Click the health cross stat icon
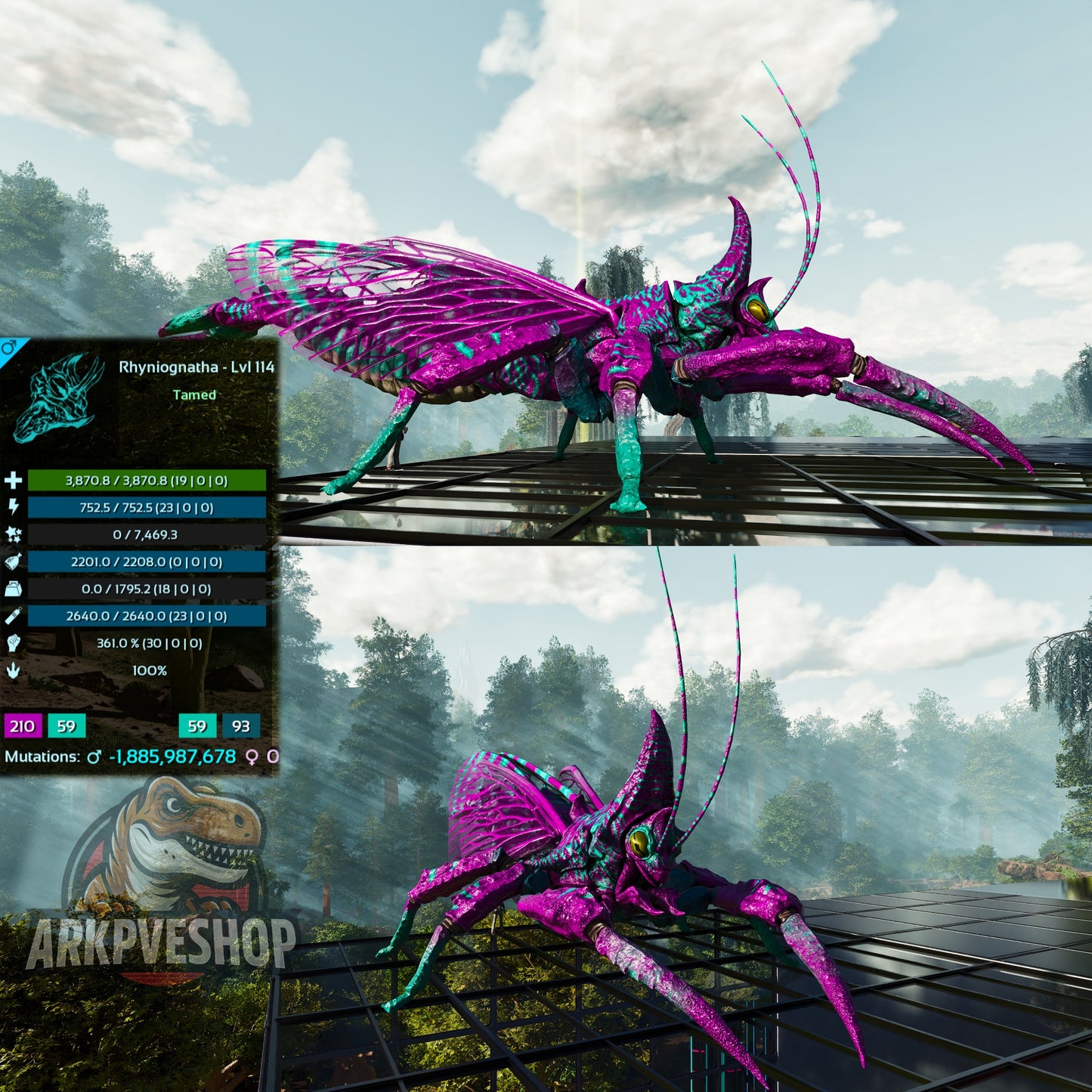This screenshot has height=1092, width=1092. 14,481
